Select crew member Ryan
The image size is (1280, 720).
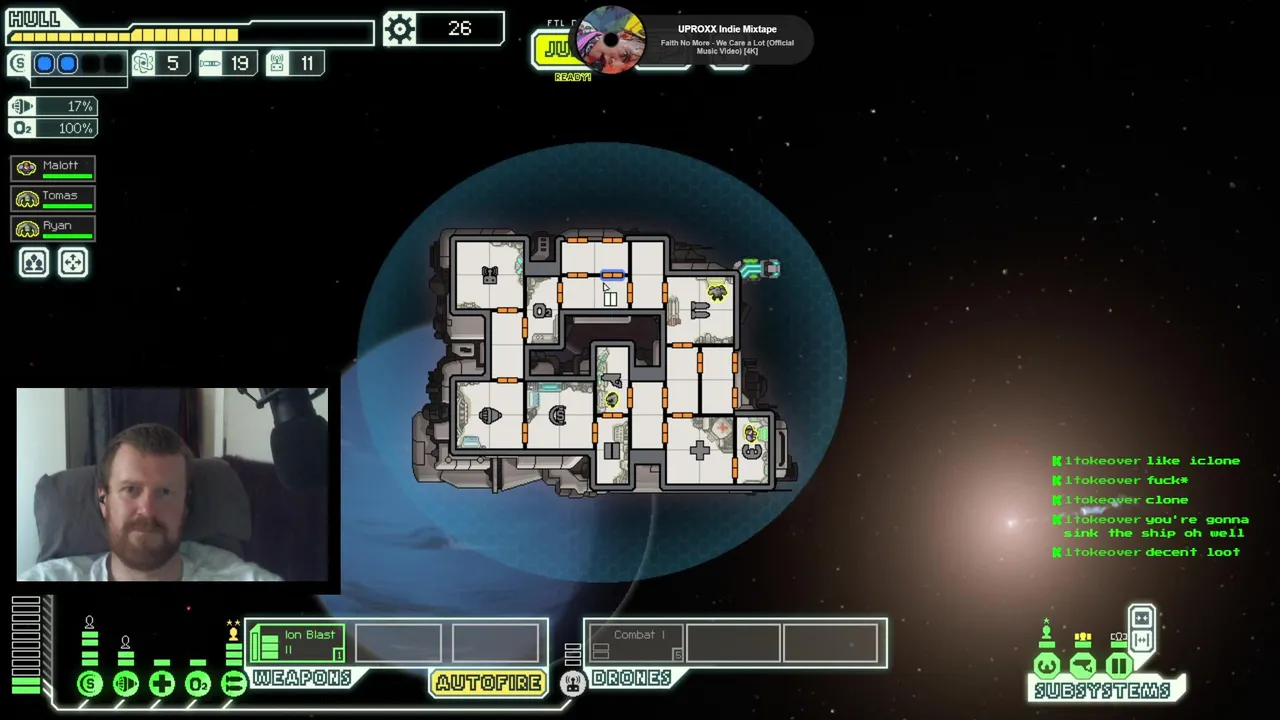coord(53,227)
